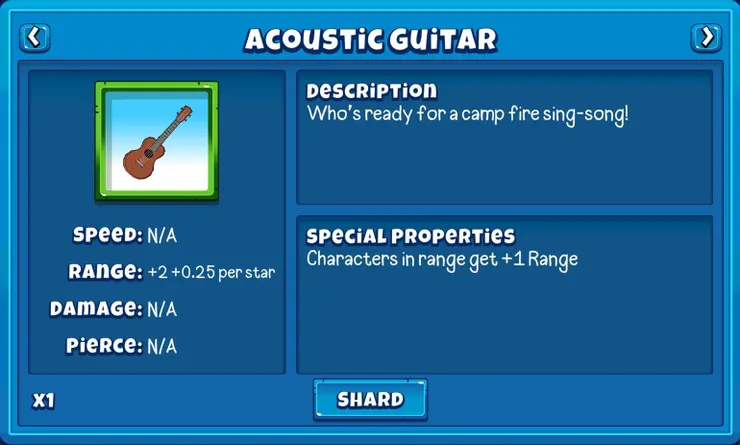Go to the next item with right arrow
Viewport: 740px width, 445px height.
click(x=706, y=38)
